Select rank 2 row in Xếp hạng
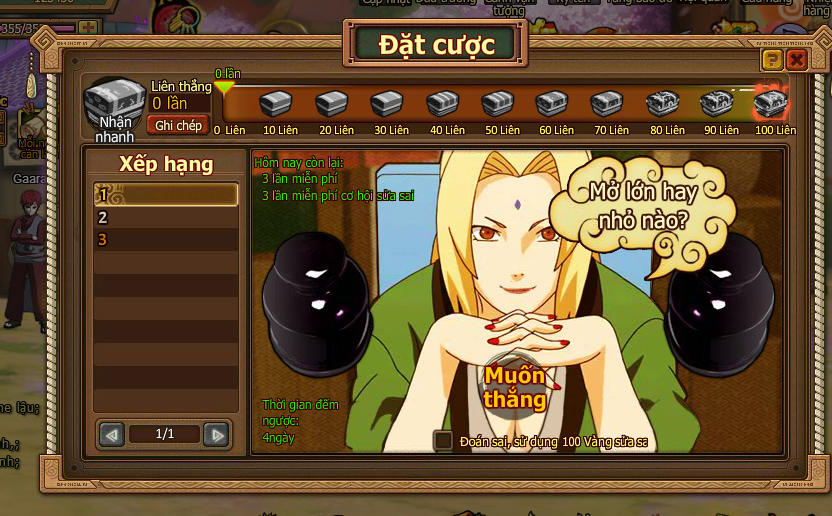This screenshot has width=832, height=516. click(x=165, y=217)
